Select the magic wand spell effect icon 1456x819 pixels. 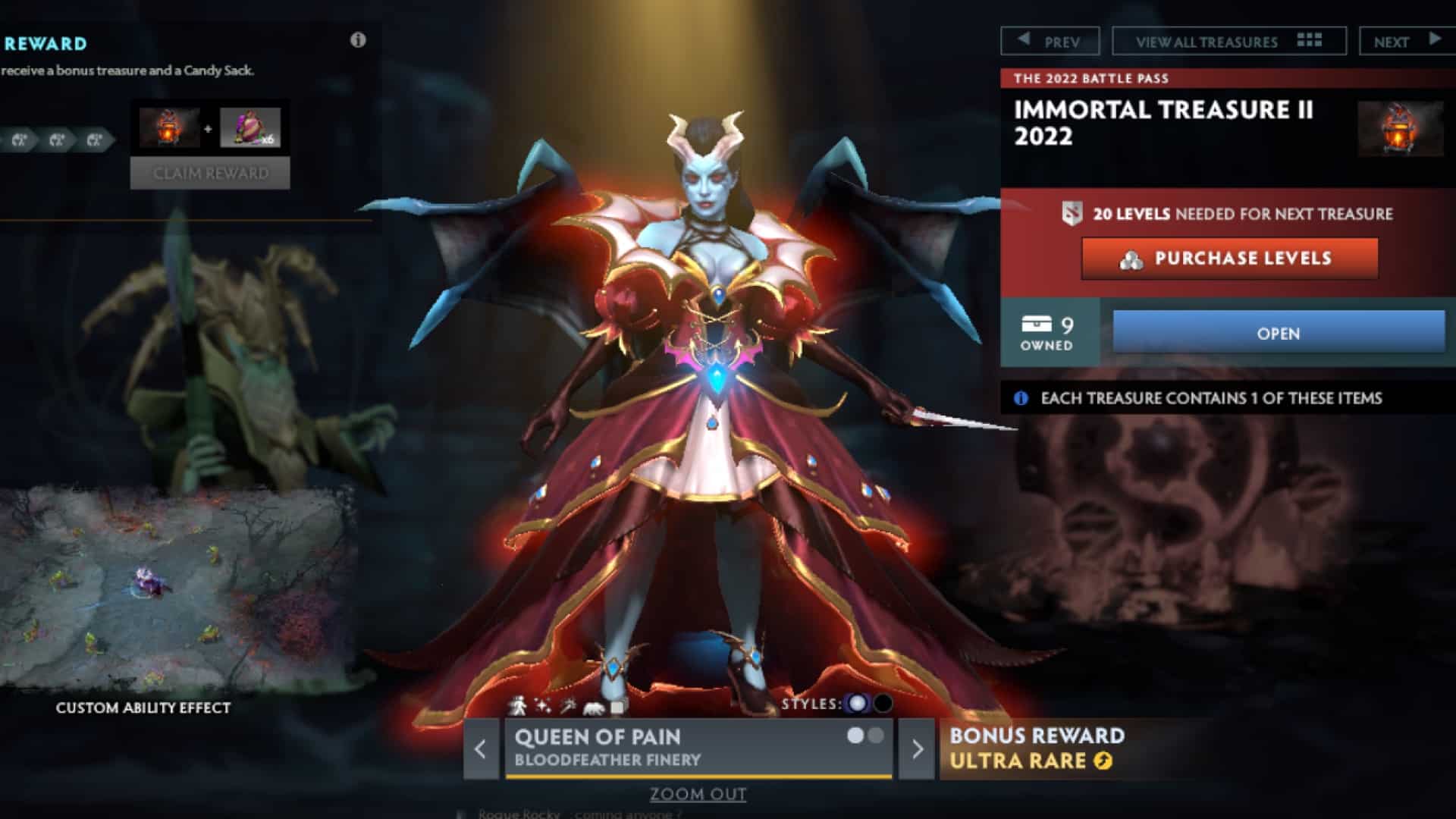click(x=568, y=706)
